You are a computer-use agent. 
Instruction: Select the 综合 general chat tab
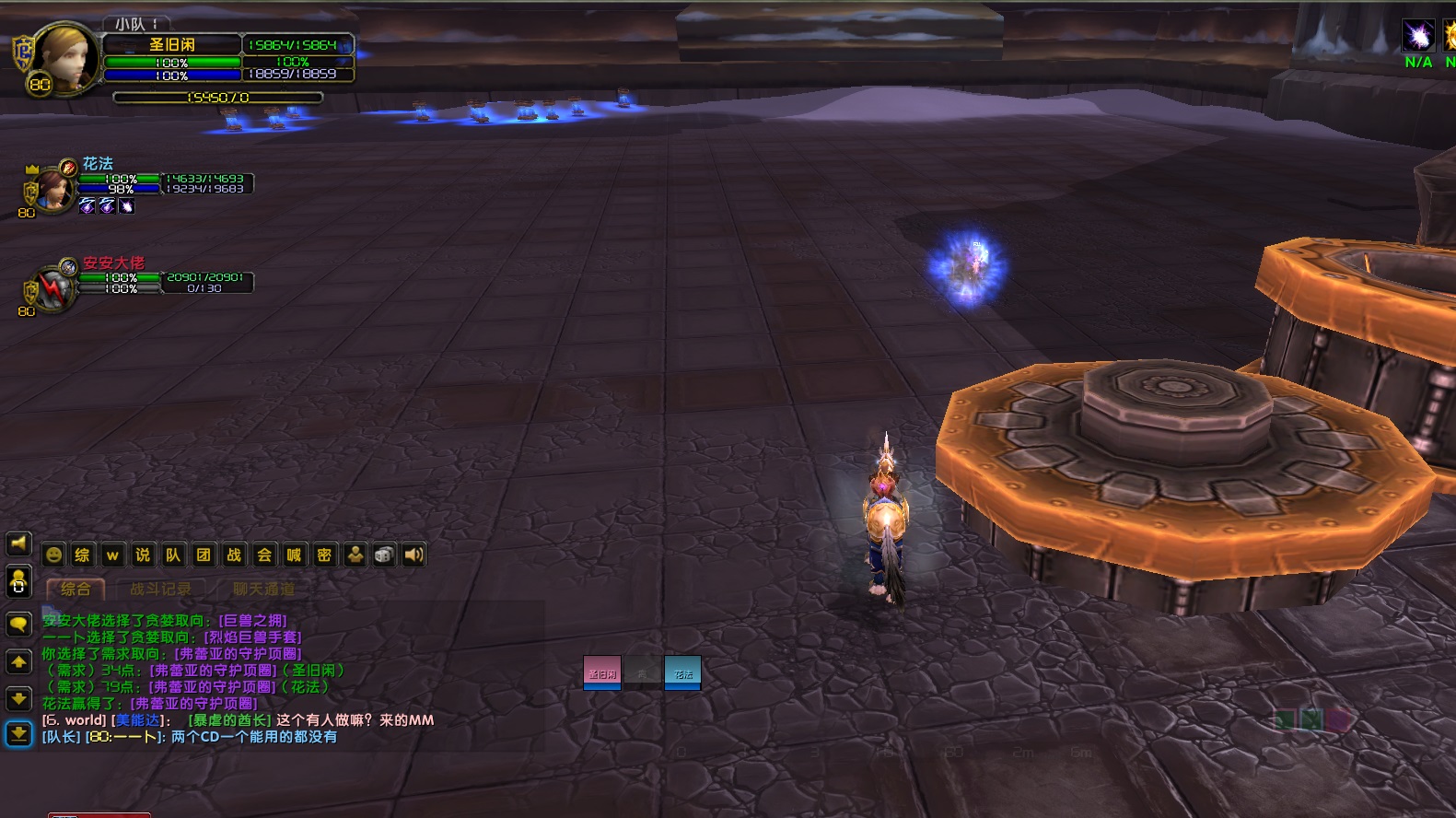76,589
